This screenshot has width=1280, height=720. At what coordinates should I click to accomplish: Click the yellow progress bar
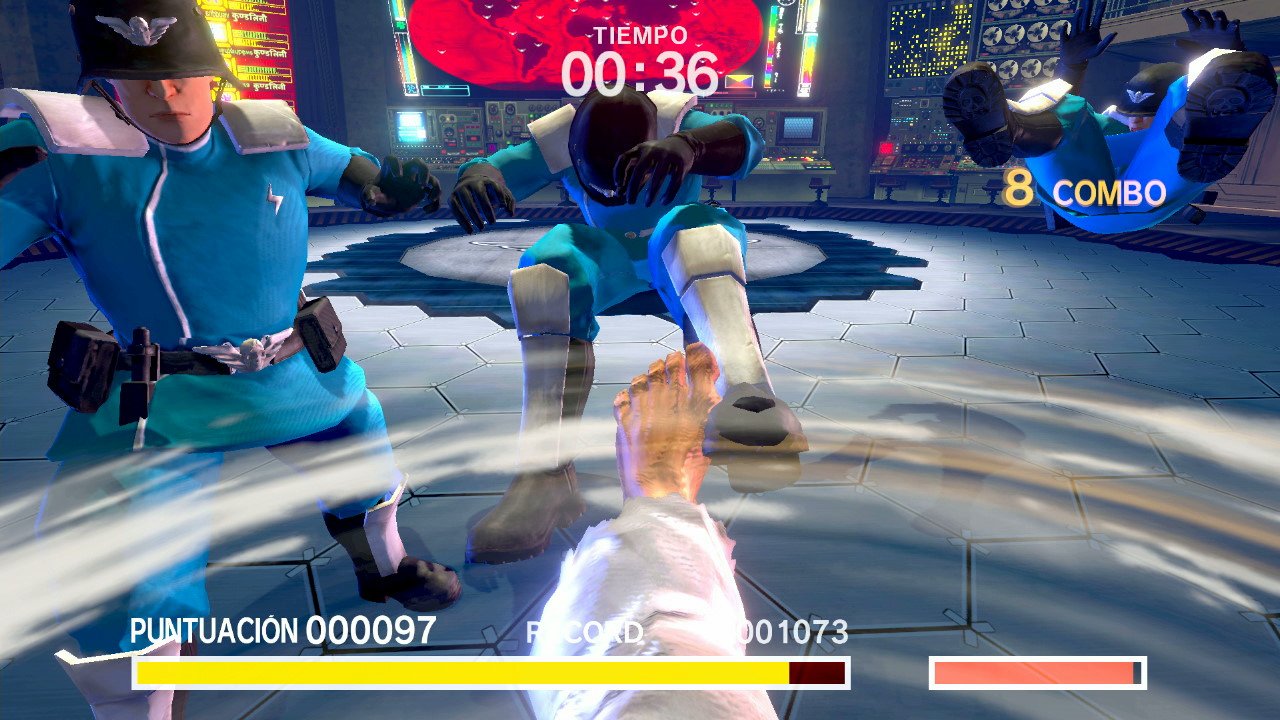[460, 671]
